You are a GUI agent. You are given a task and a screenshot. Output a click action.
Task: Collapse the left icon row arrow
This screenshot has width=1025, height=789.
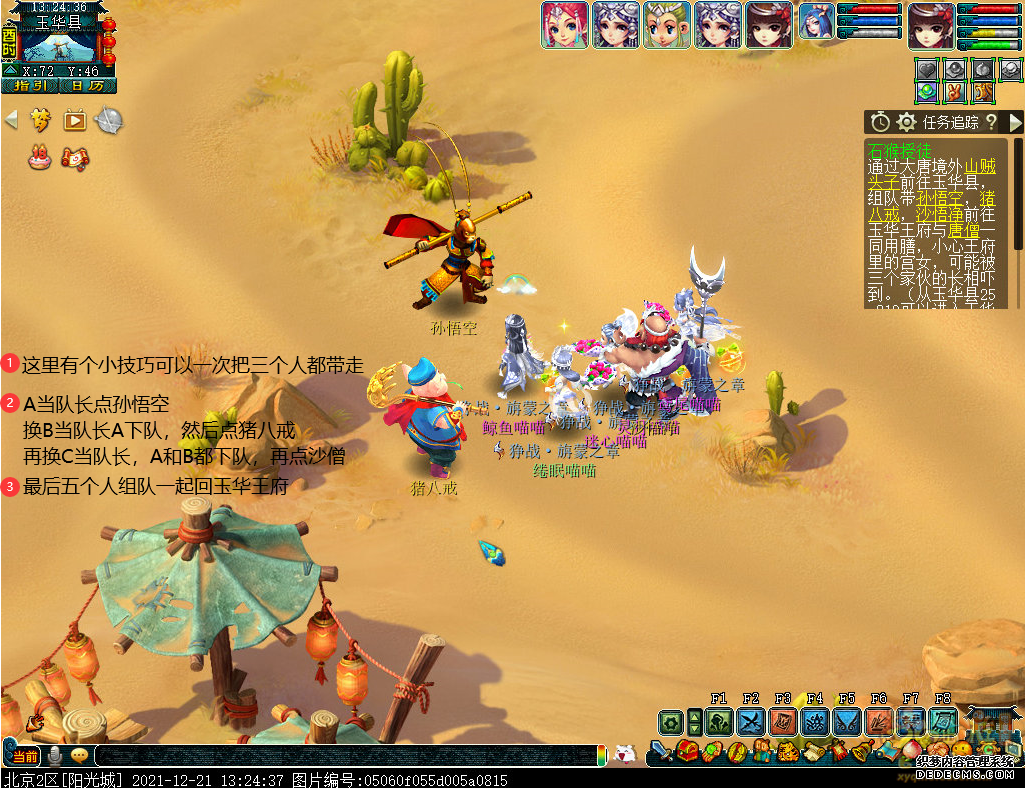click(12, 120)
